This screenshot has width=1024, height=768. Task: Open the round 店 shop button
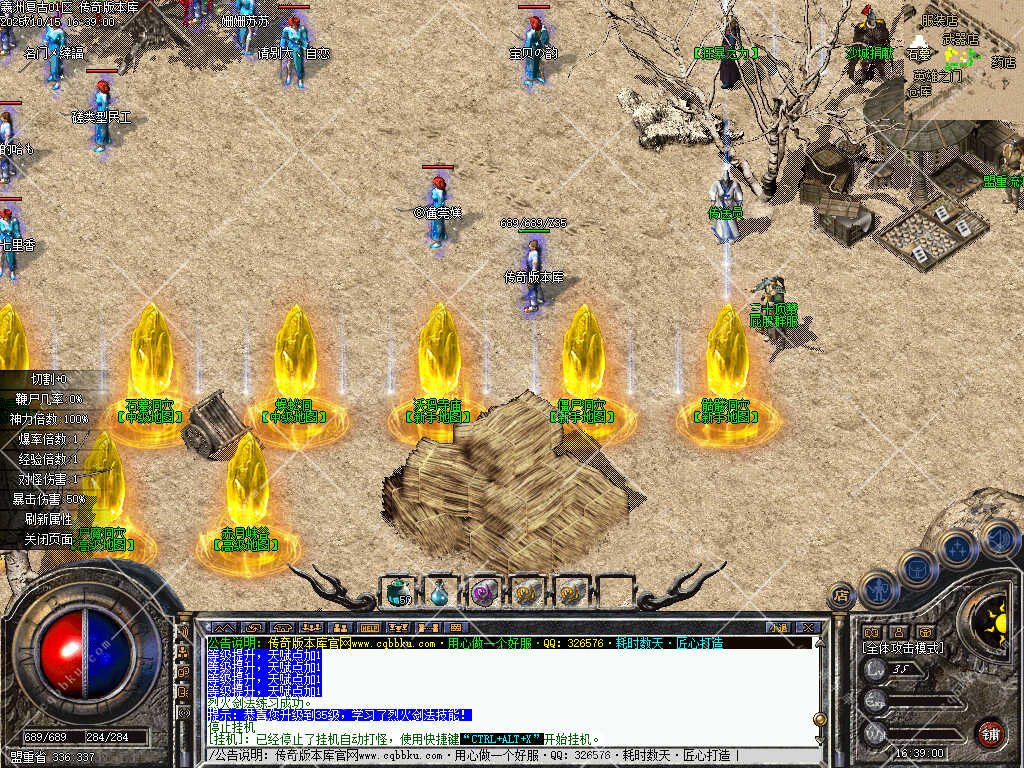(x=842, y=596)
